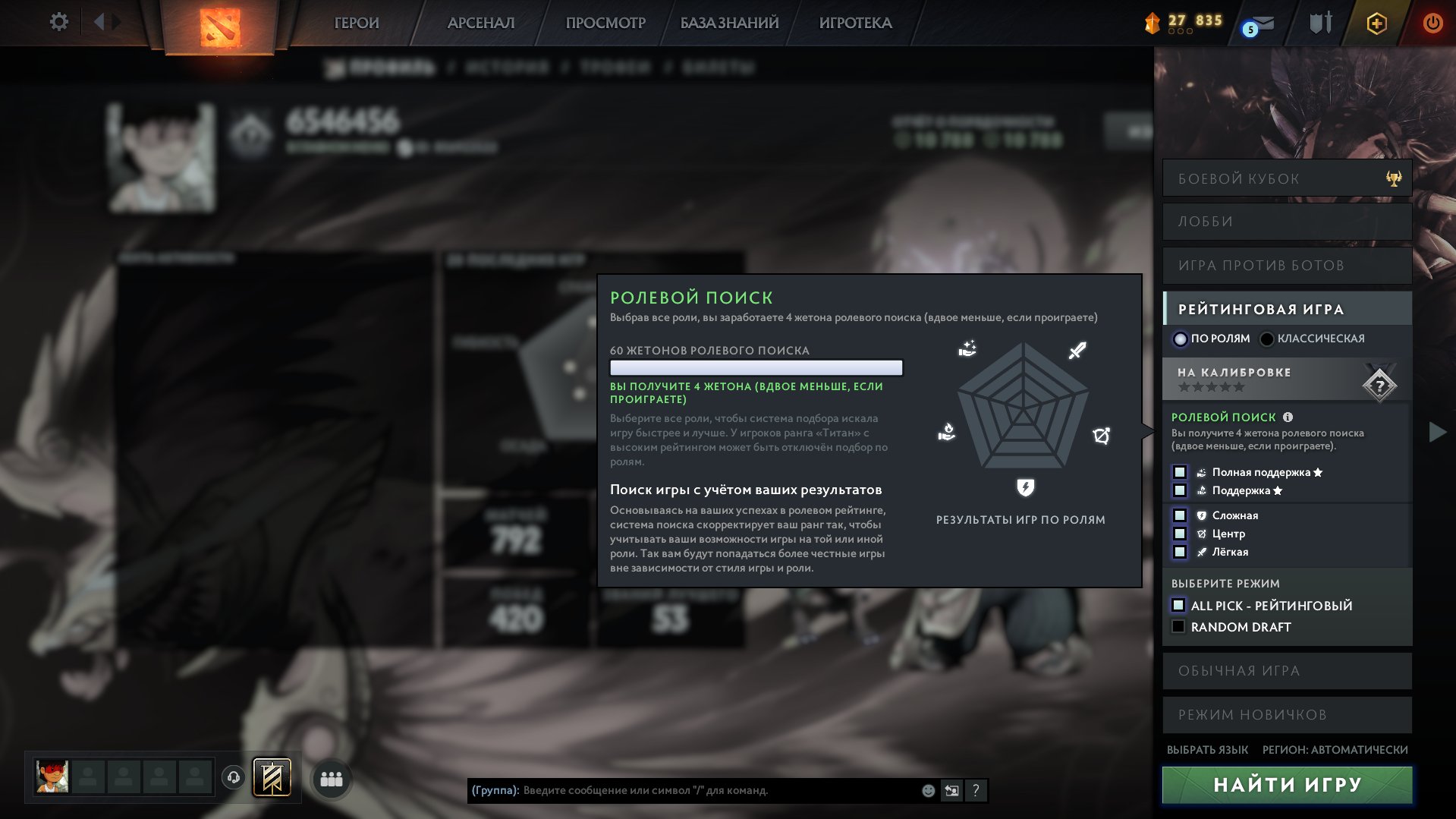1456x819 pixels.
Task: Open the party invite friends icon
Action: 332,779
